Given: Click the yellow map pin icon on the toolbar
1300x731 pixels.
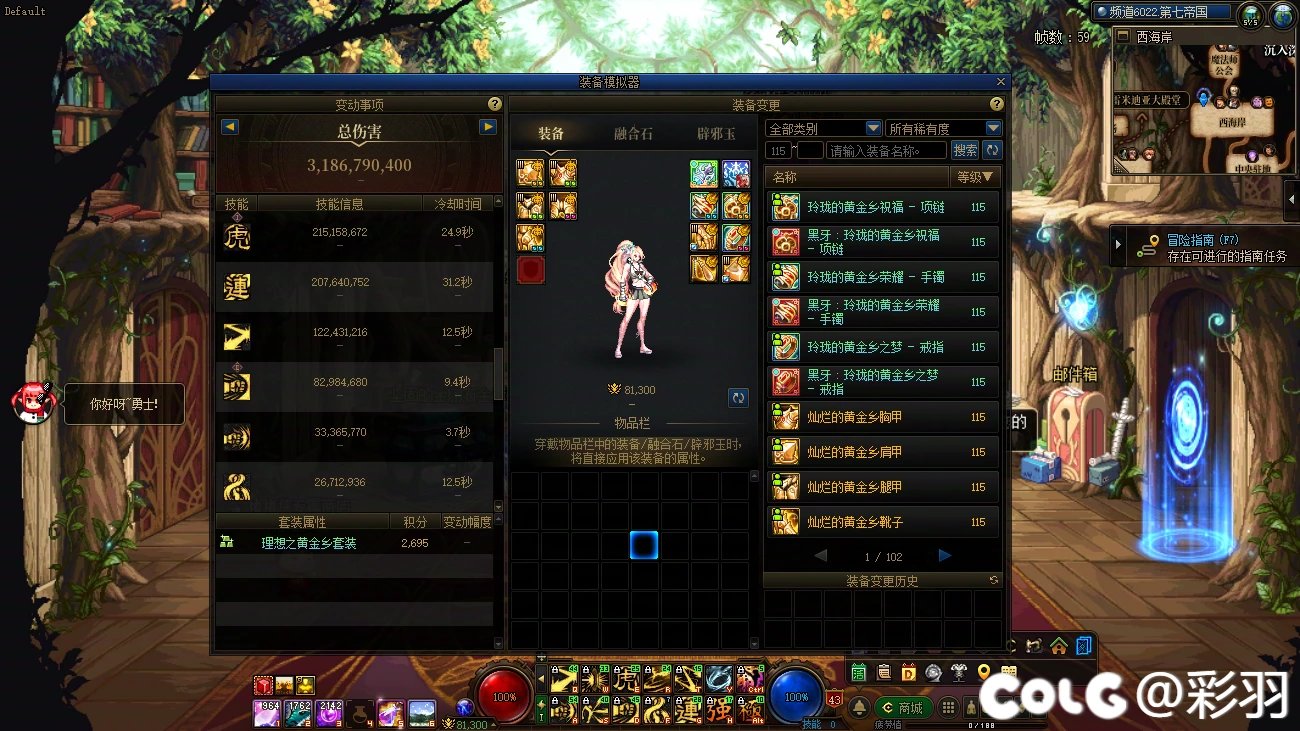Looking at the screenshot, I should (x=984, y=671).
